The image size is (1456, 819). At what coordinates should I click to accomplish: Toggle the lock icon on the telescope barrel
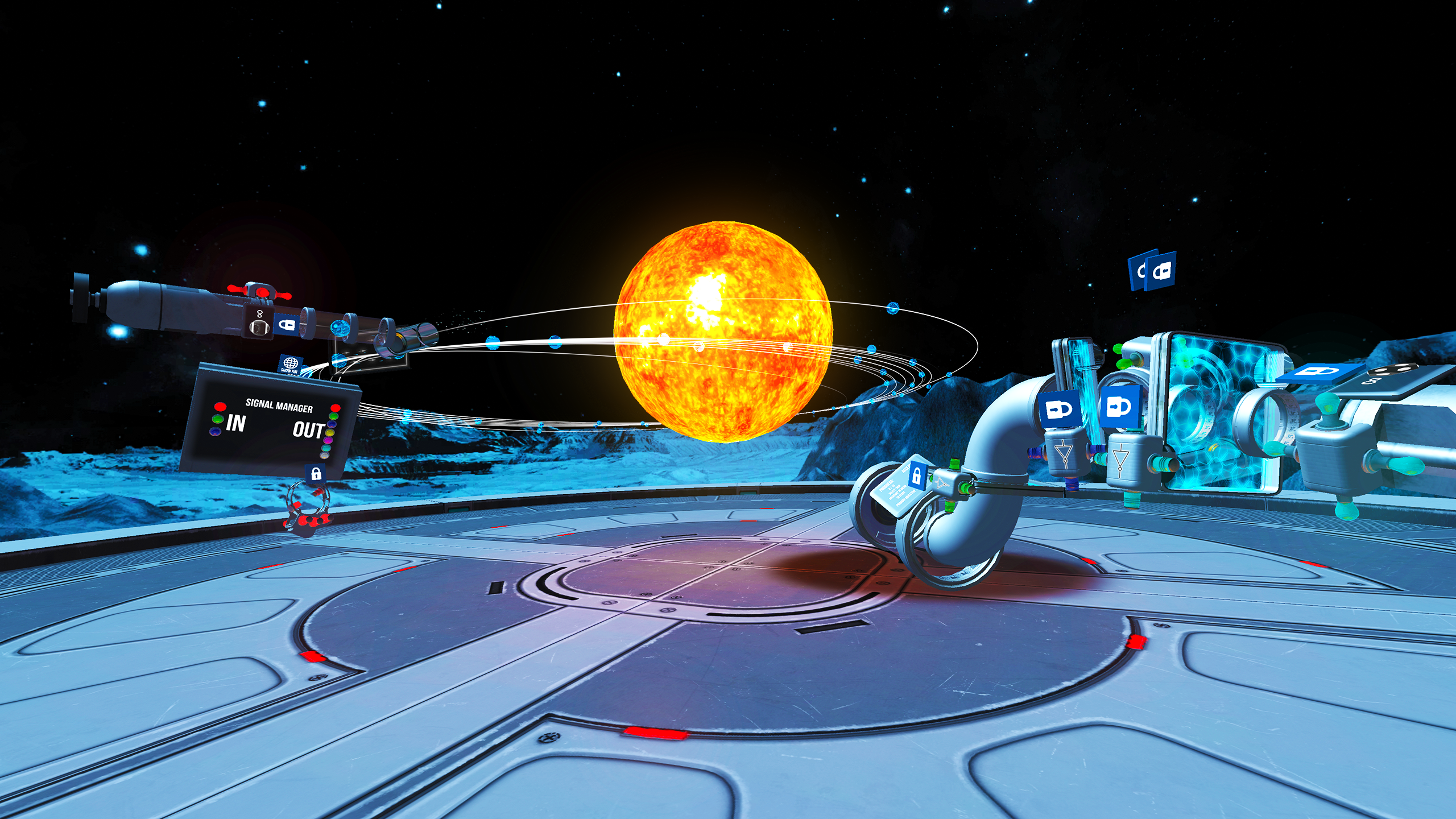click(x=287, y=325)
